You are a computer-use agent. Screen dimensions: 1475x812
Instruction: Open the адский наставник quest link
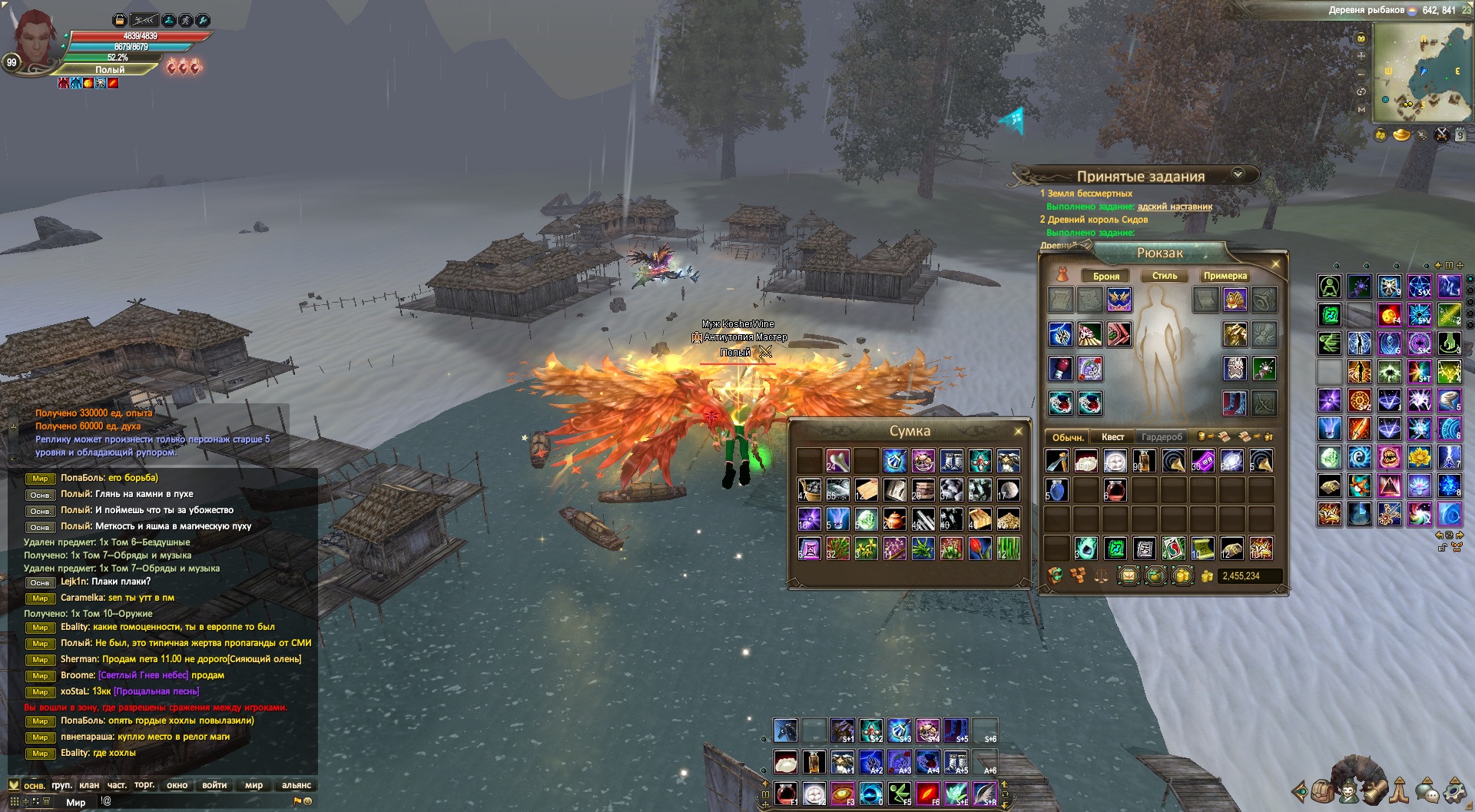coord(1175,207)
